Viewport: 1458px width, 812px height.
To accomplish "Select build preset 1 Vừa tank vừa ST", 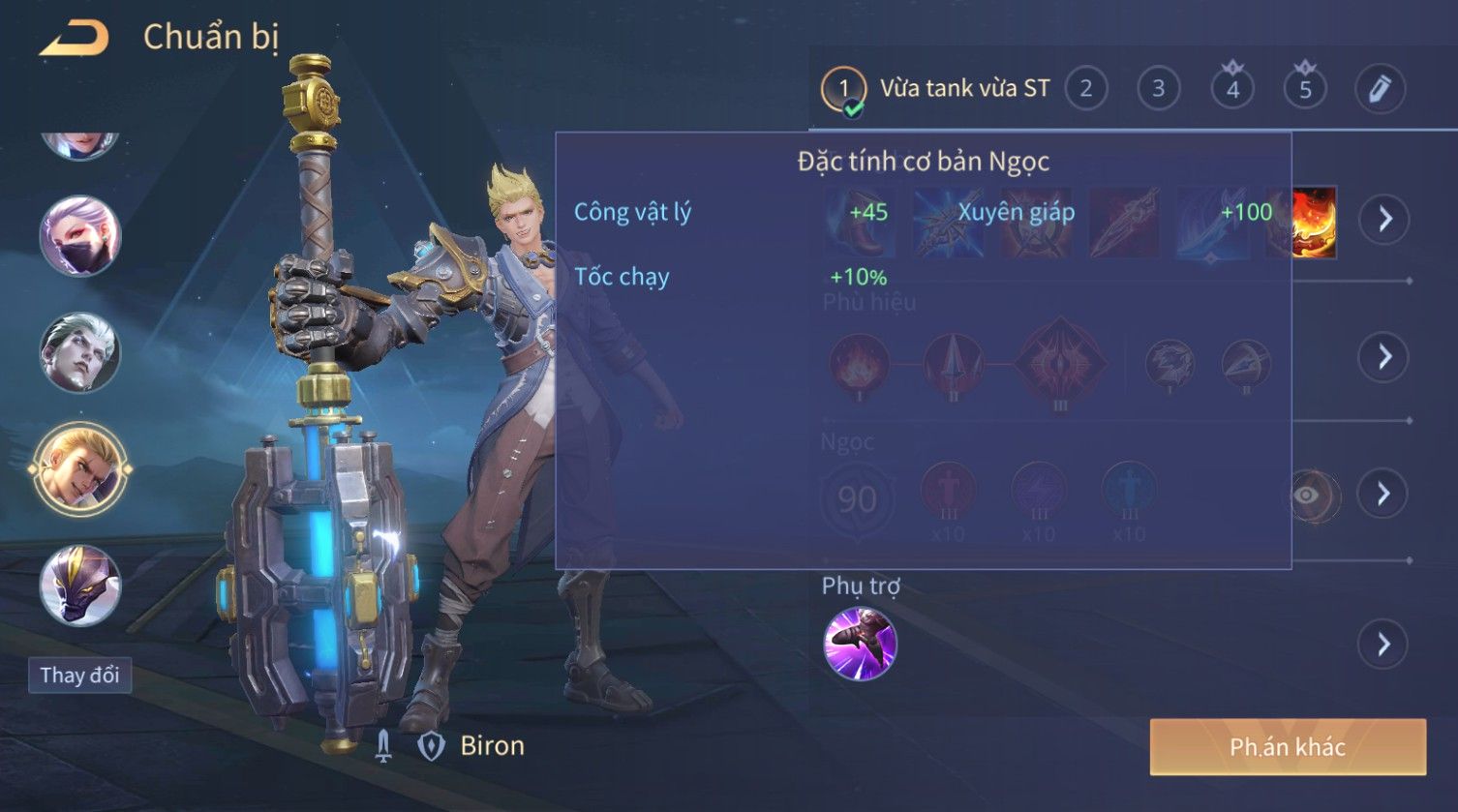I will point(843,90).
